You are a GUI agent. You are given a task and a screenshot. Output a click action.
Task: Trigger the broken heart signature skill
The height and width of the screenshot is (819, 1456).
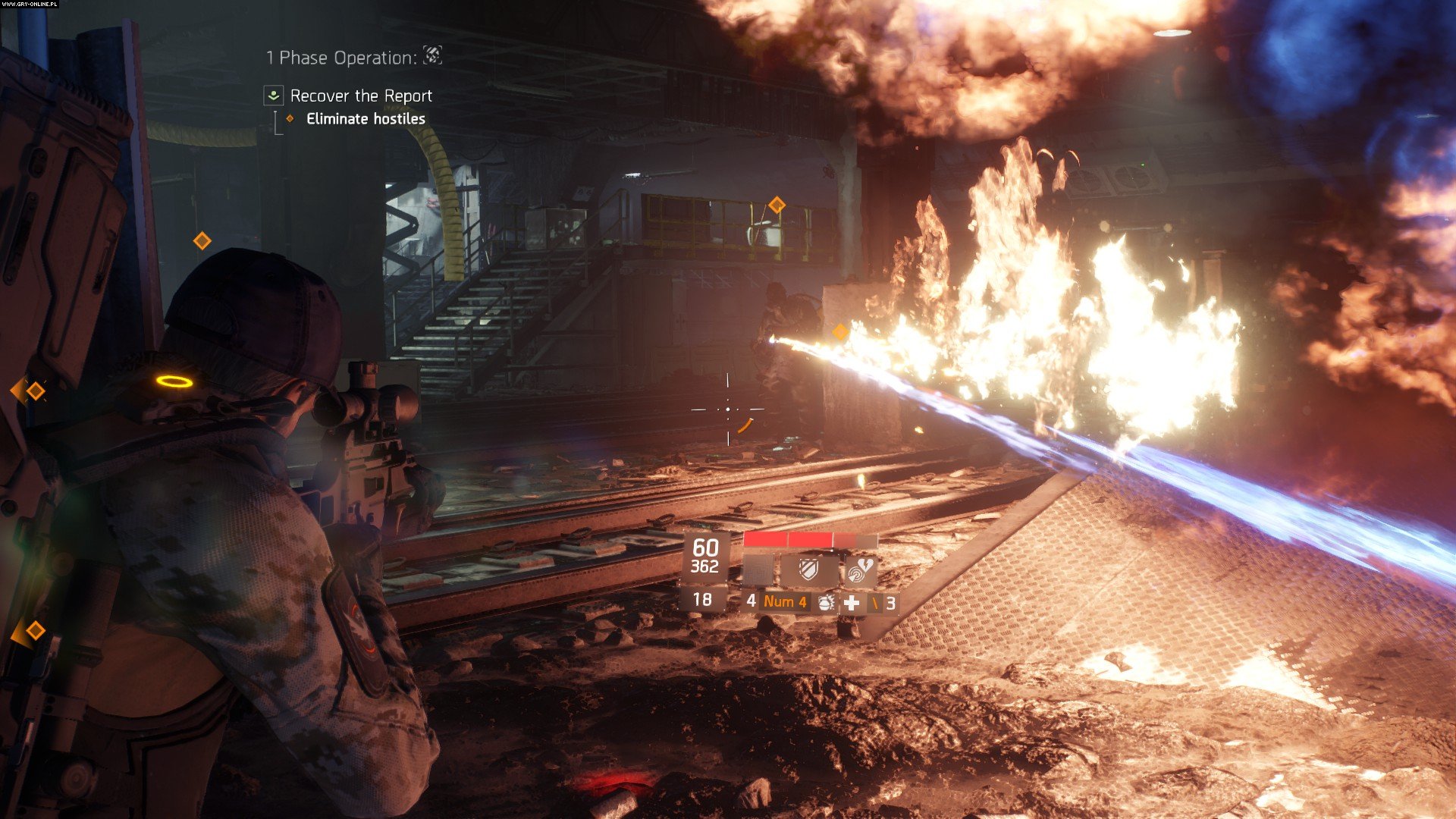coord(859,570)
